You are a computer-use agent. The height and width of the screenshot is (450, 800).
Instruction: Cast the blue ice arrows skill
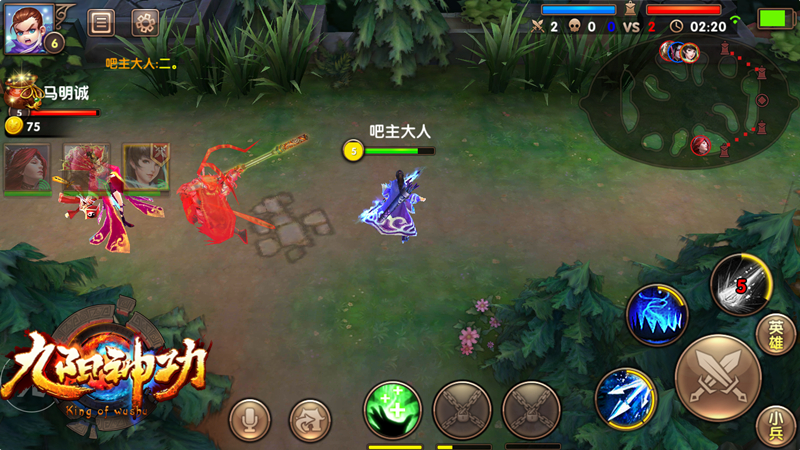(x=625, y=397)
